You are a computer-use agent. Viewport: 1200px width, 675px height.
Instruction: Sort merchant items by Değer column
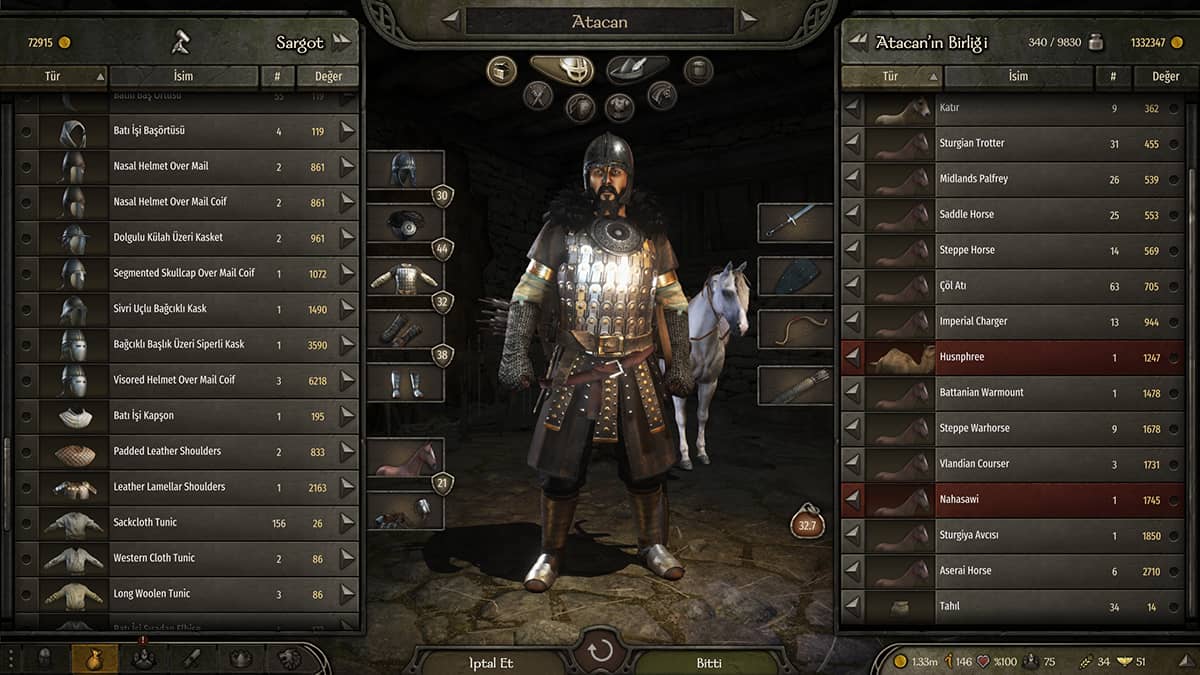[x=328, y=76]
